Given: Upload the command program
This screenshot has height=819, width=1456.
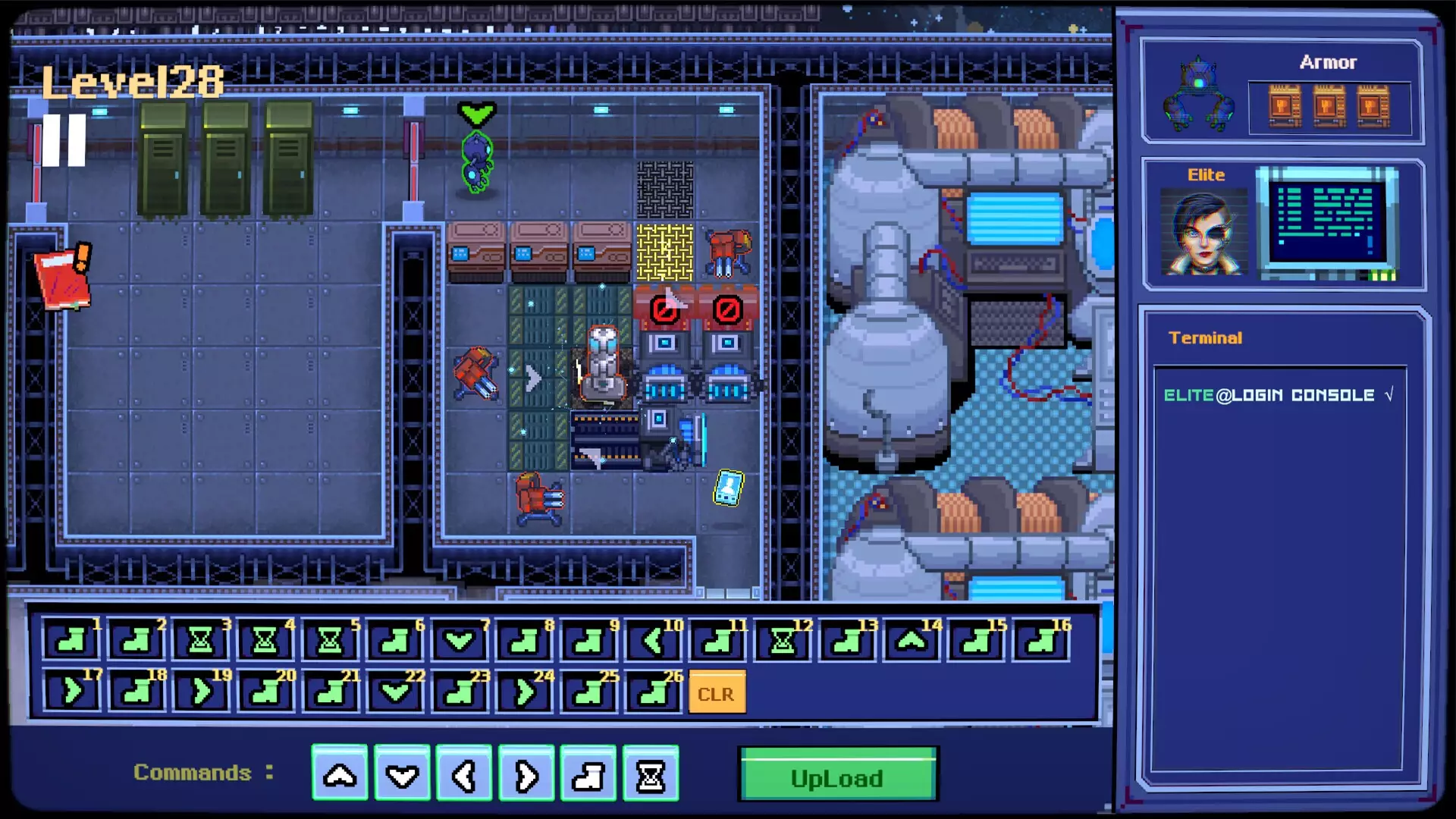Looking at the screenshot, I should [838, 777].
